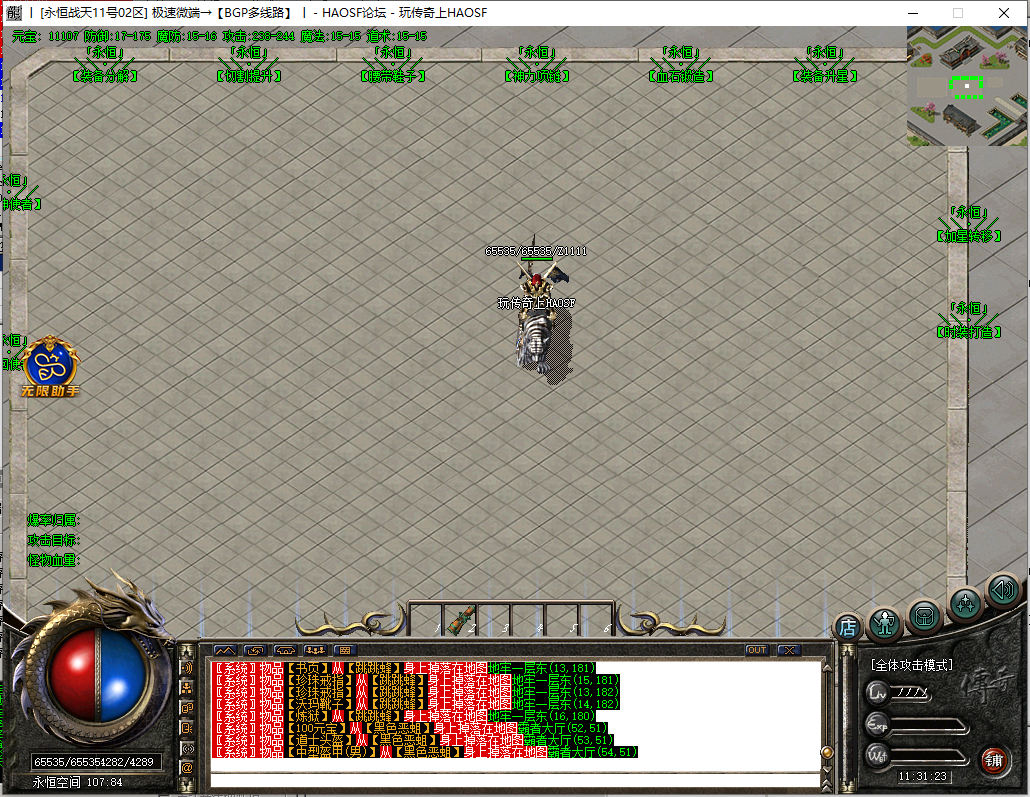Click the chat text input line
1030x797 pixels.
[515, 779]
